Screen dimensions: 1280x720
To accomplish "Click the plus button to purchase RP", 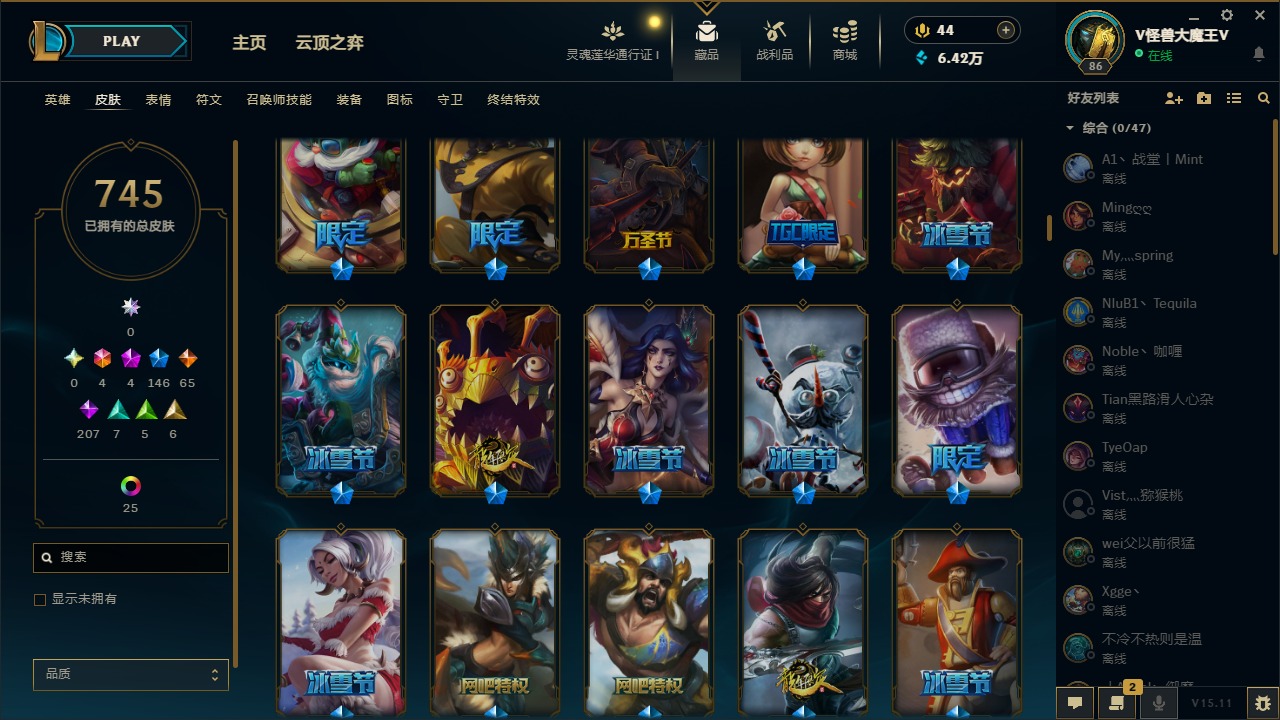I will pyautogui.click(x=1006, y=30).
